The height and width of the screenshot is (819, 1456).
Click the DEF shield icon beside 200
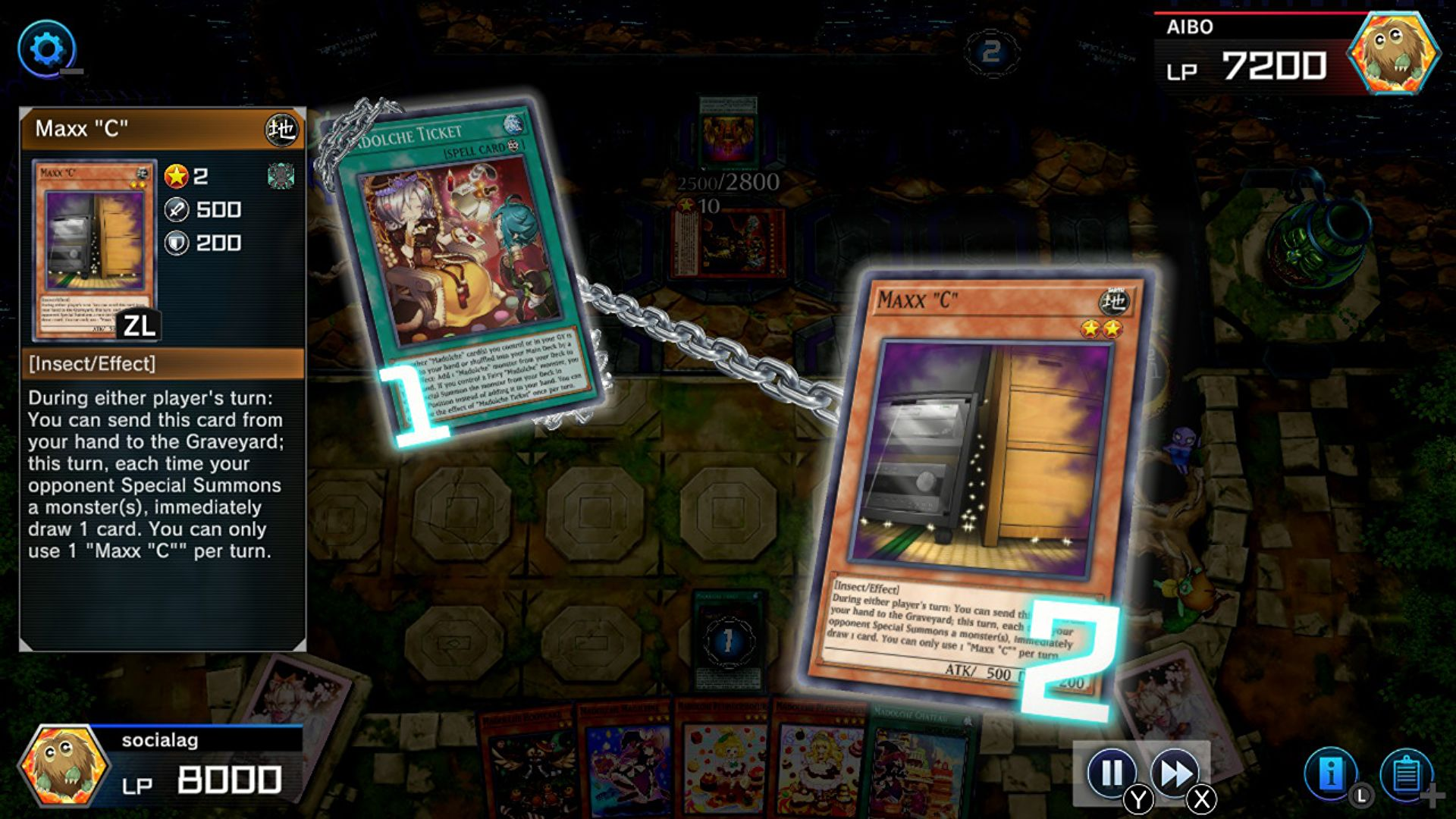[x=177, y=243]
